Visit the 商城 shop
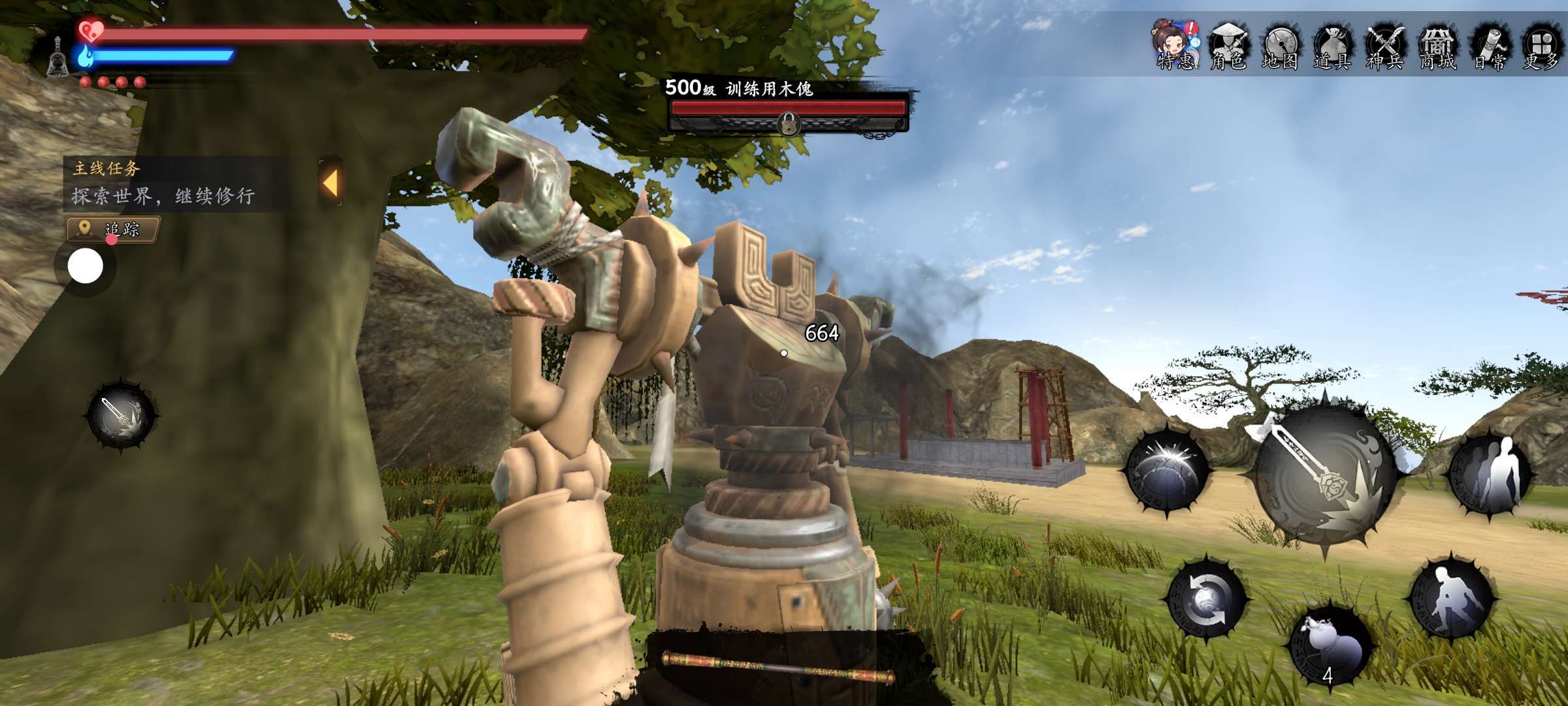The width and height of the screenshot is (1568, 706). [x=1437, y=46]
